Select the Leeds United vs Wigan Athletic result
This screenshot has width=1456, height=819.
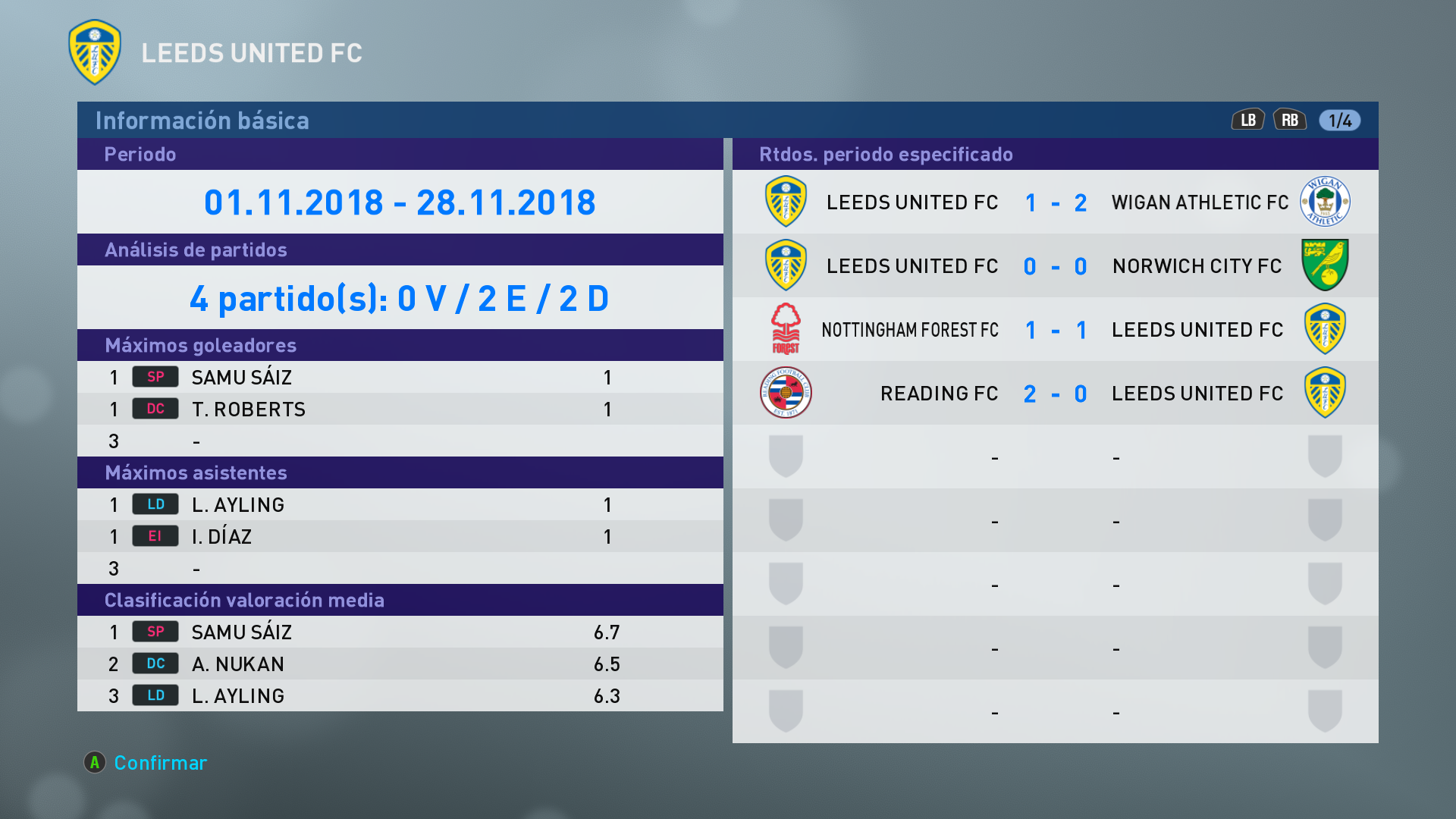pyautogui.click(x=1055, y=202)
